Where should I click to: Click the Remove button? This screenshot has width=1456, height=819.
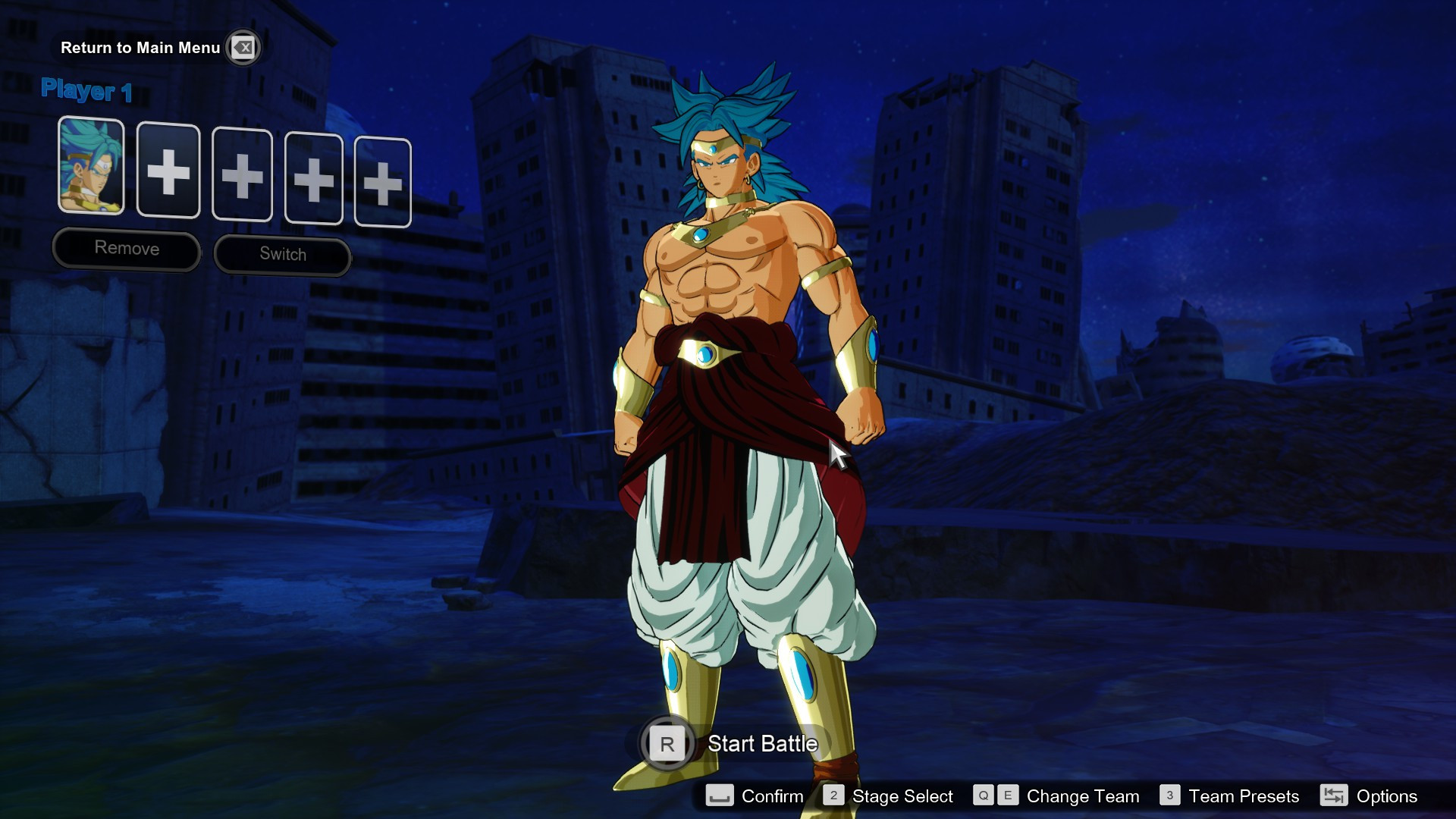coord(126,248)
